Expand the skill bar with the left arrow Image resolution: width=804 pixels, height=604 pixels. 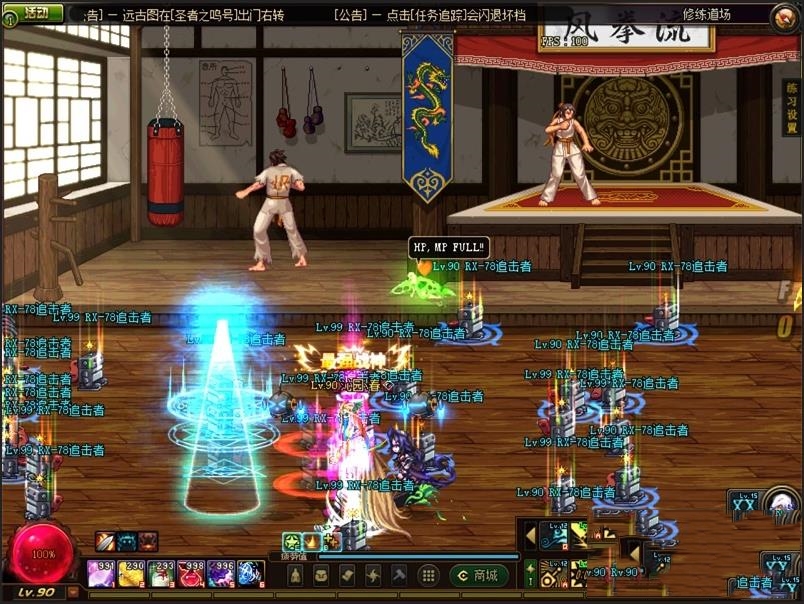pos(530,535)
